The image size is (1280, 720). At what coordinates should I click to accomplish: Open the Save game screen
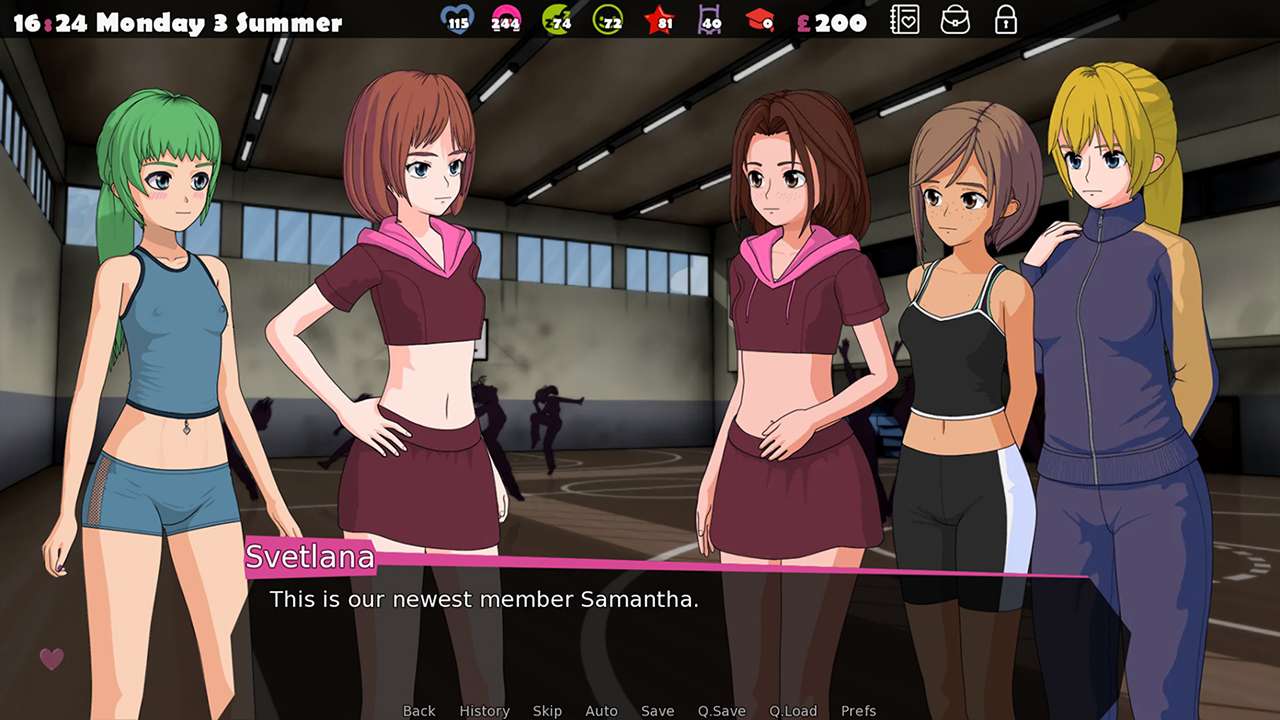click(657, 711)
